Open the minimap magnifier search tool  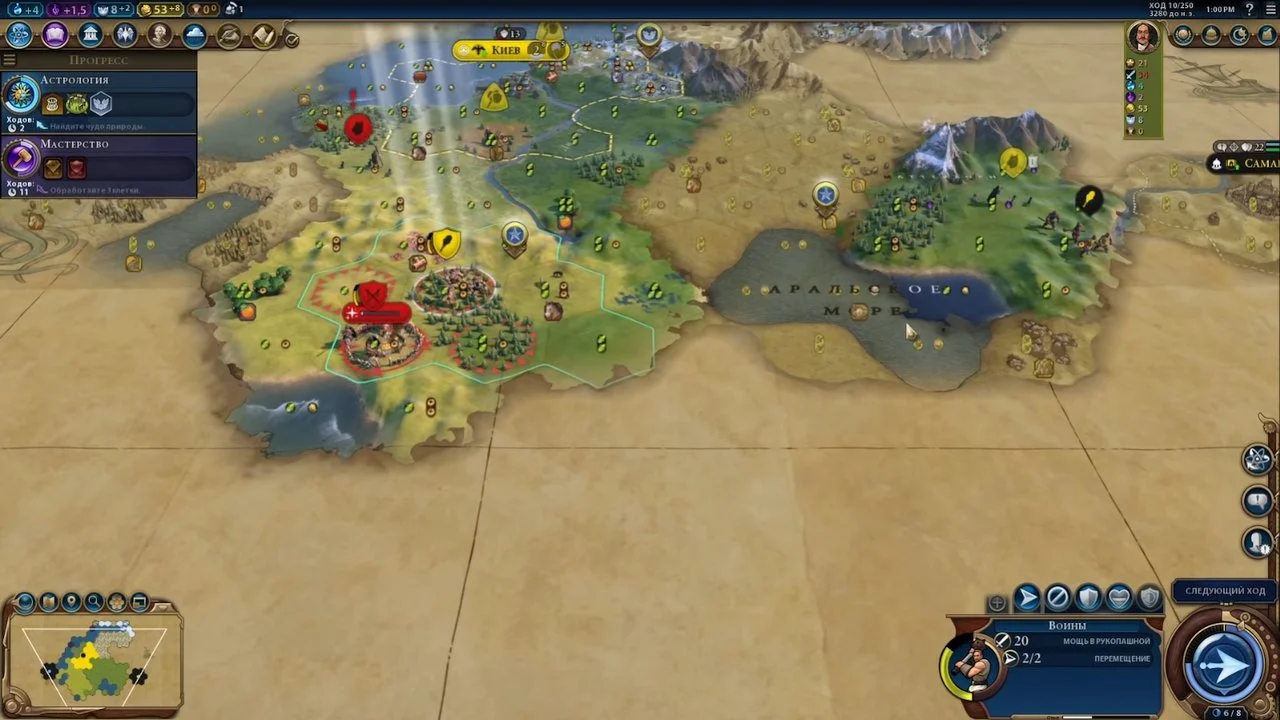[x=94, y=602]
